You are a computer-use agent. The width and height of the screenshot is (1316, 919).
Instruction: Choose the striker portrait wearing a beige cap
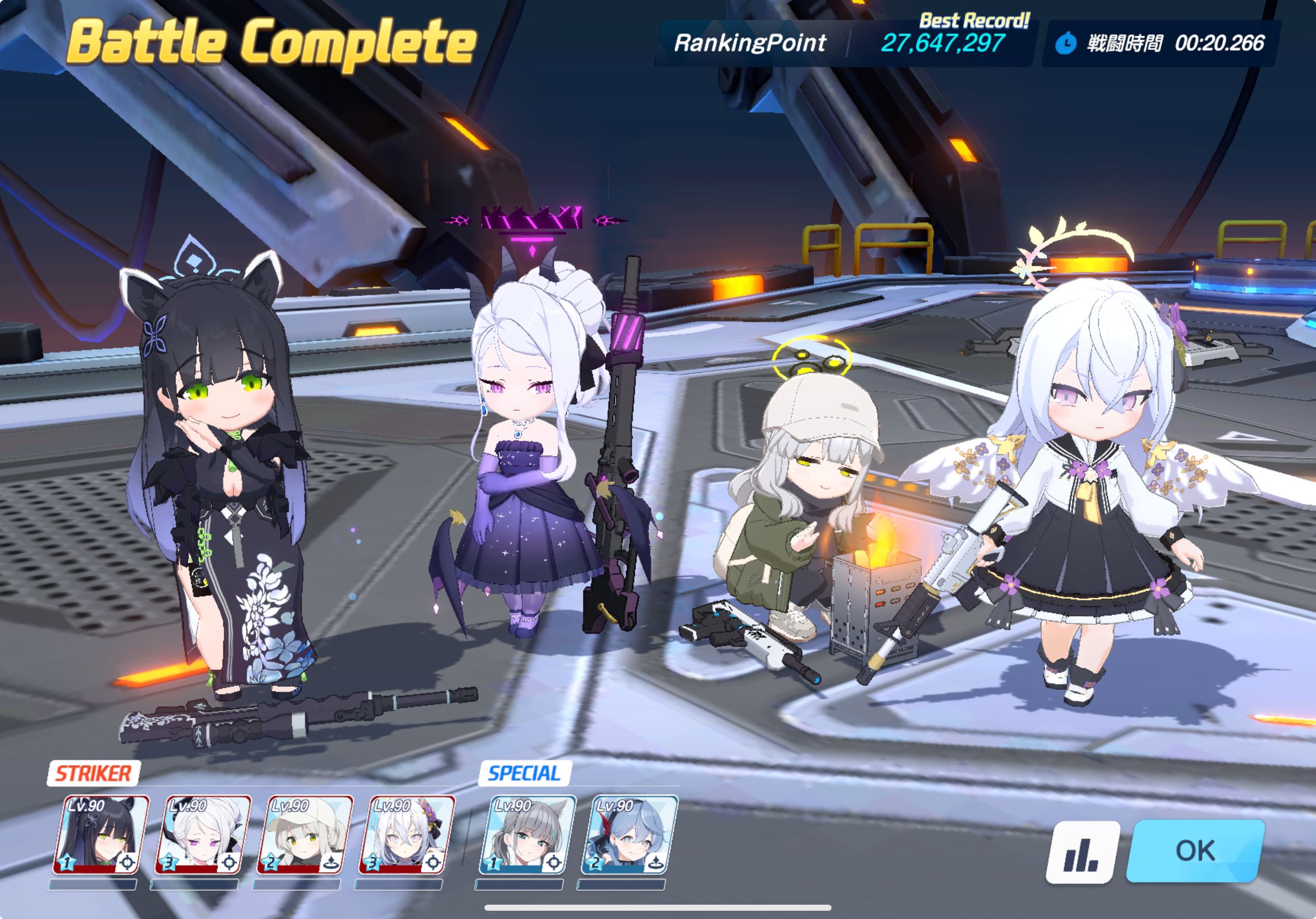[x=304, y=835]
